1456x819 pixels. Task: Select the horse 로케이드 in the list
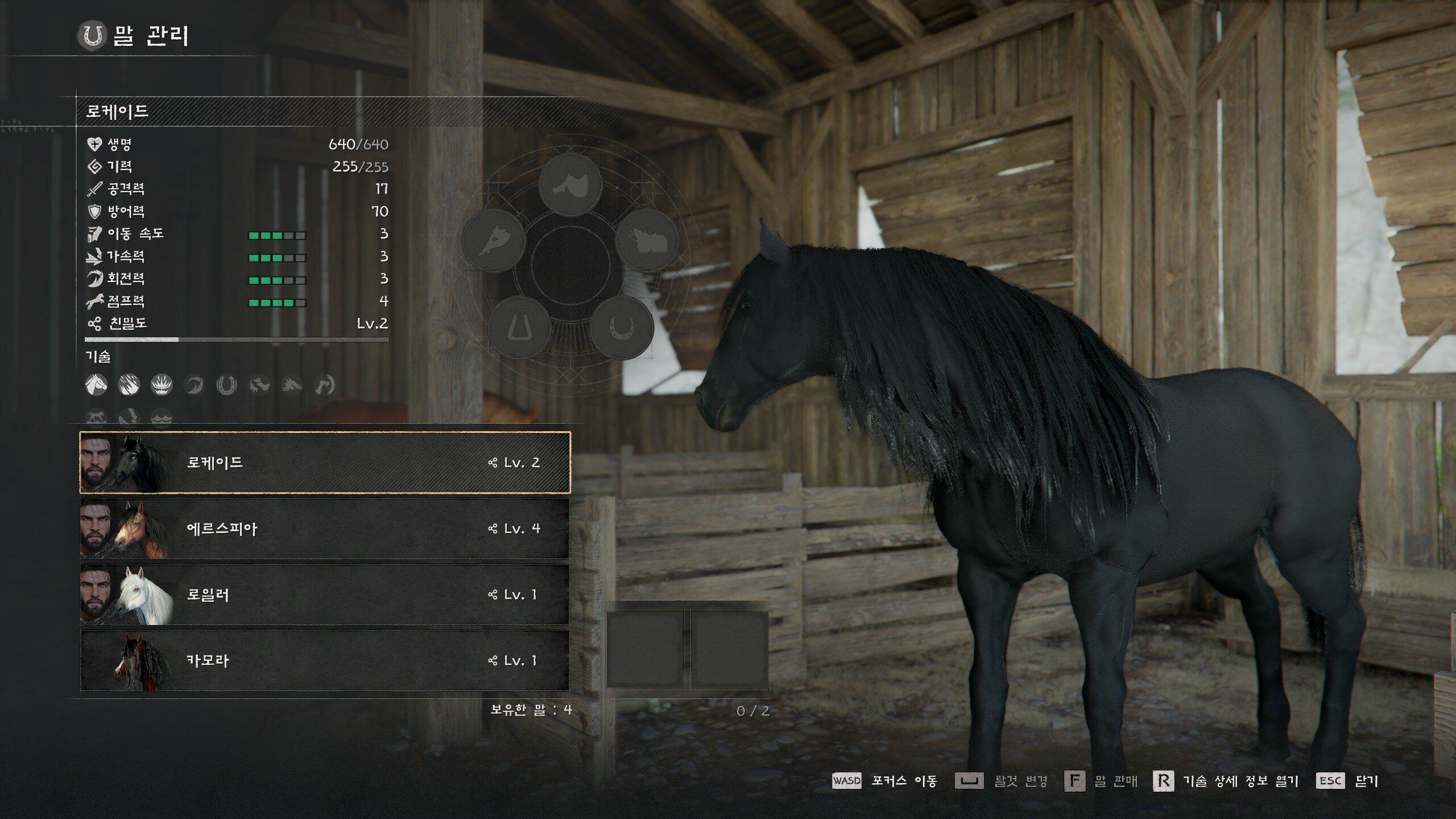coord(324,462)
